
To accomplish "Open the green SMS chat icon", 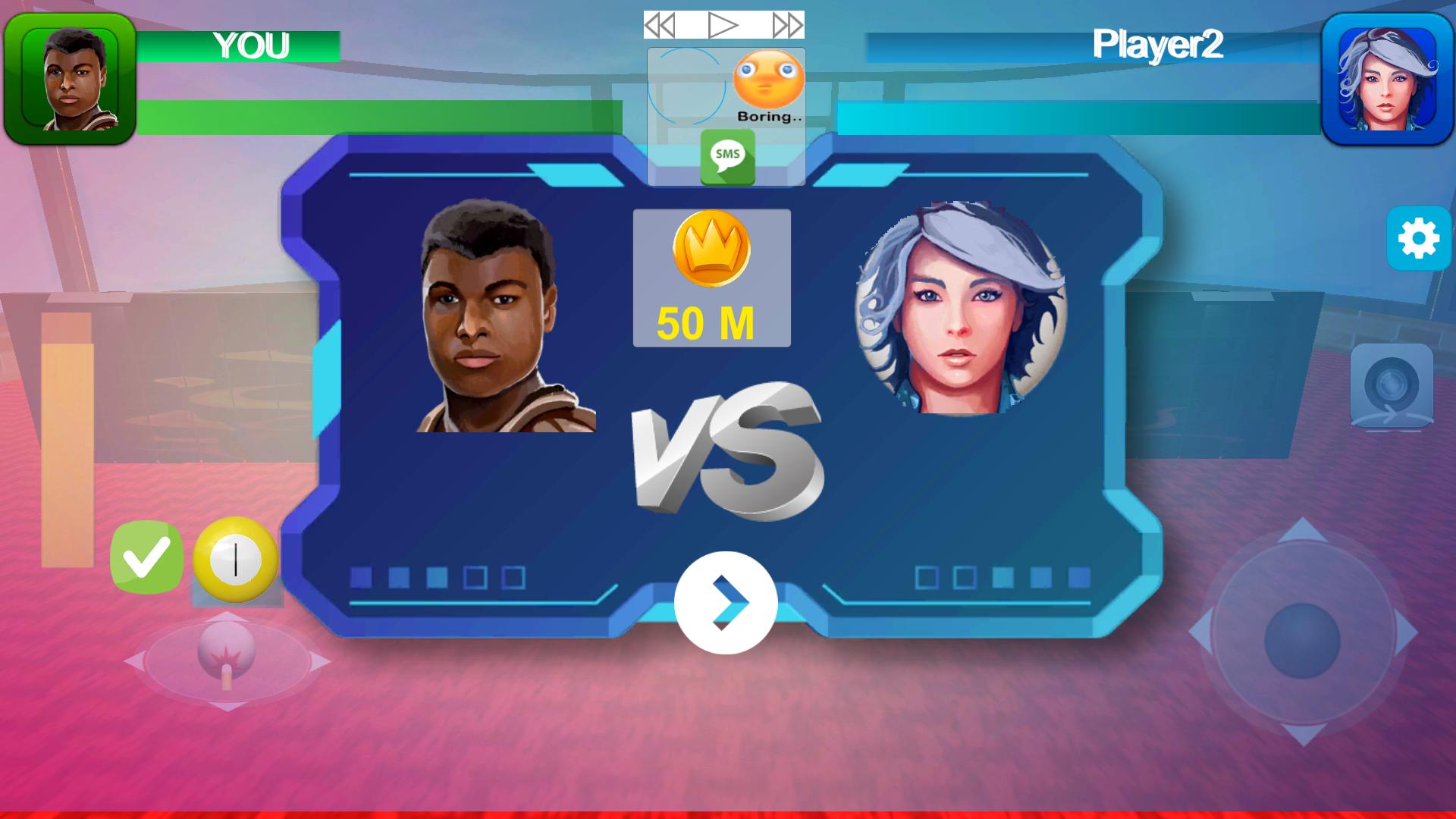I will coord(727,157).
